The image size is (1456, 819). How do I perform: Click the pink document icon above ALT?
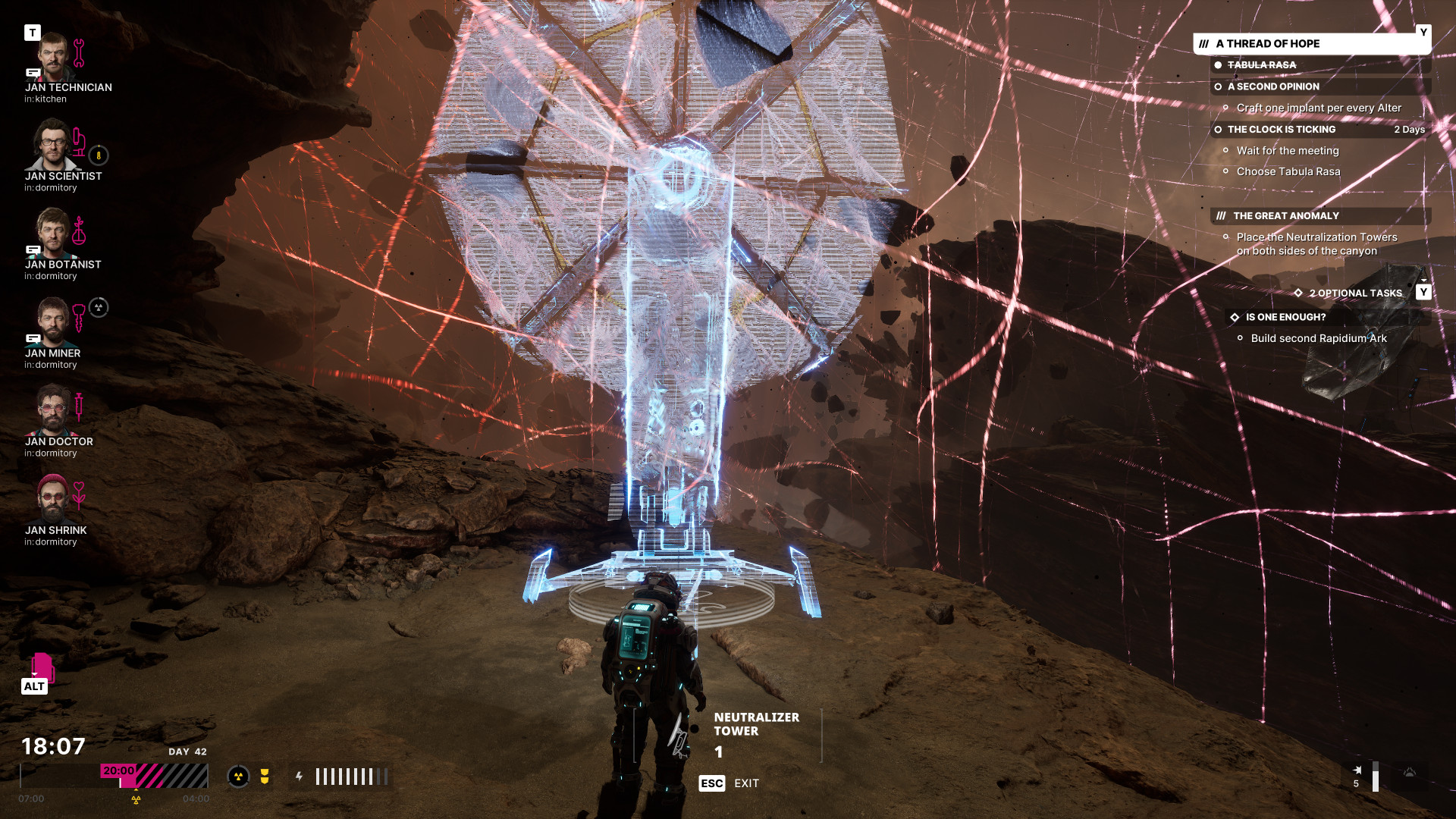[42, 667]
